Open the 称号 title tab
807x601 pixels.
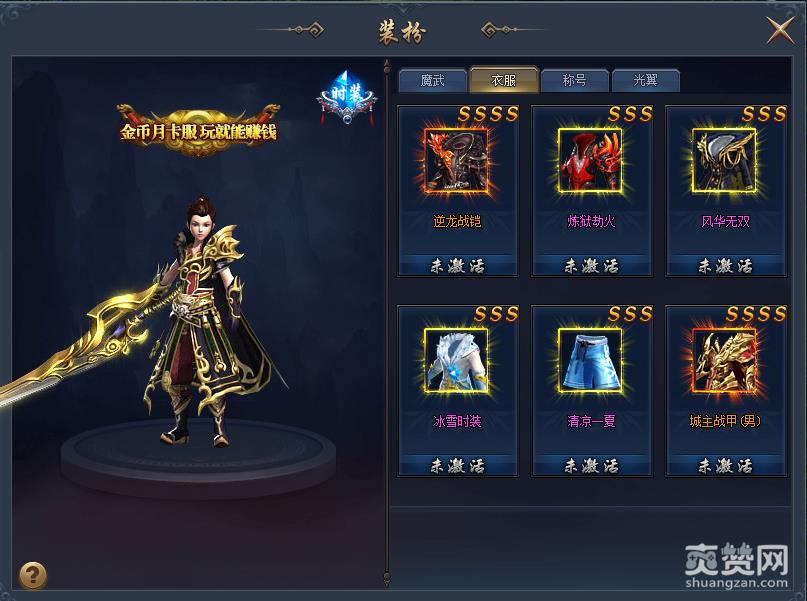(x=574, y=81)
